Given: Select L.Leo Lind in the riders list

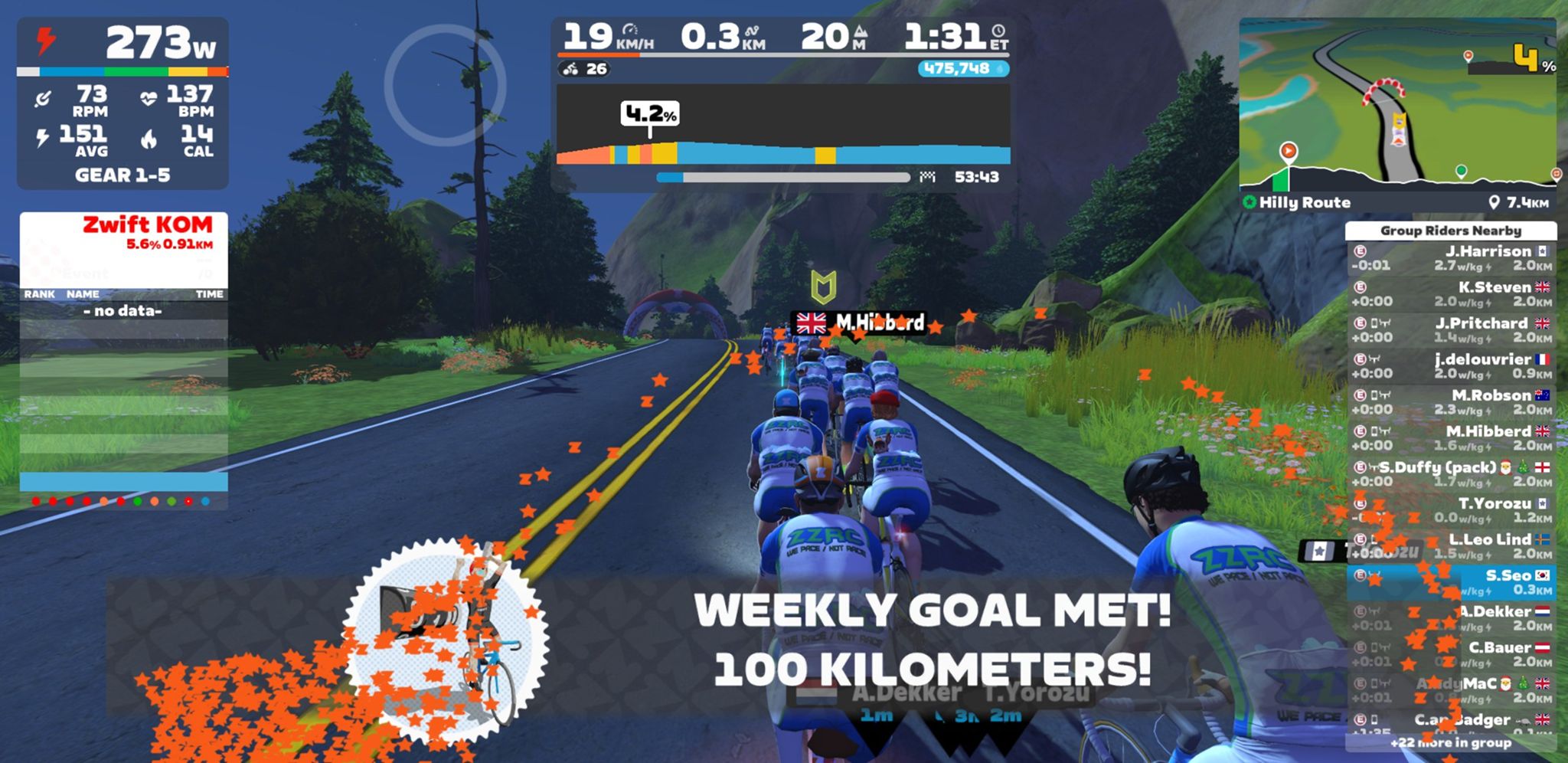Looking at the screenshot, I should tap(1451, 546).
